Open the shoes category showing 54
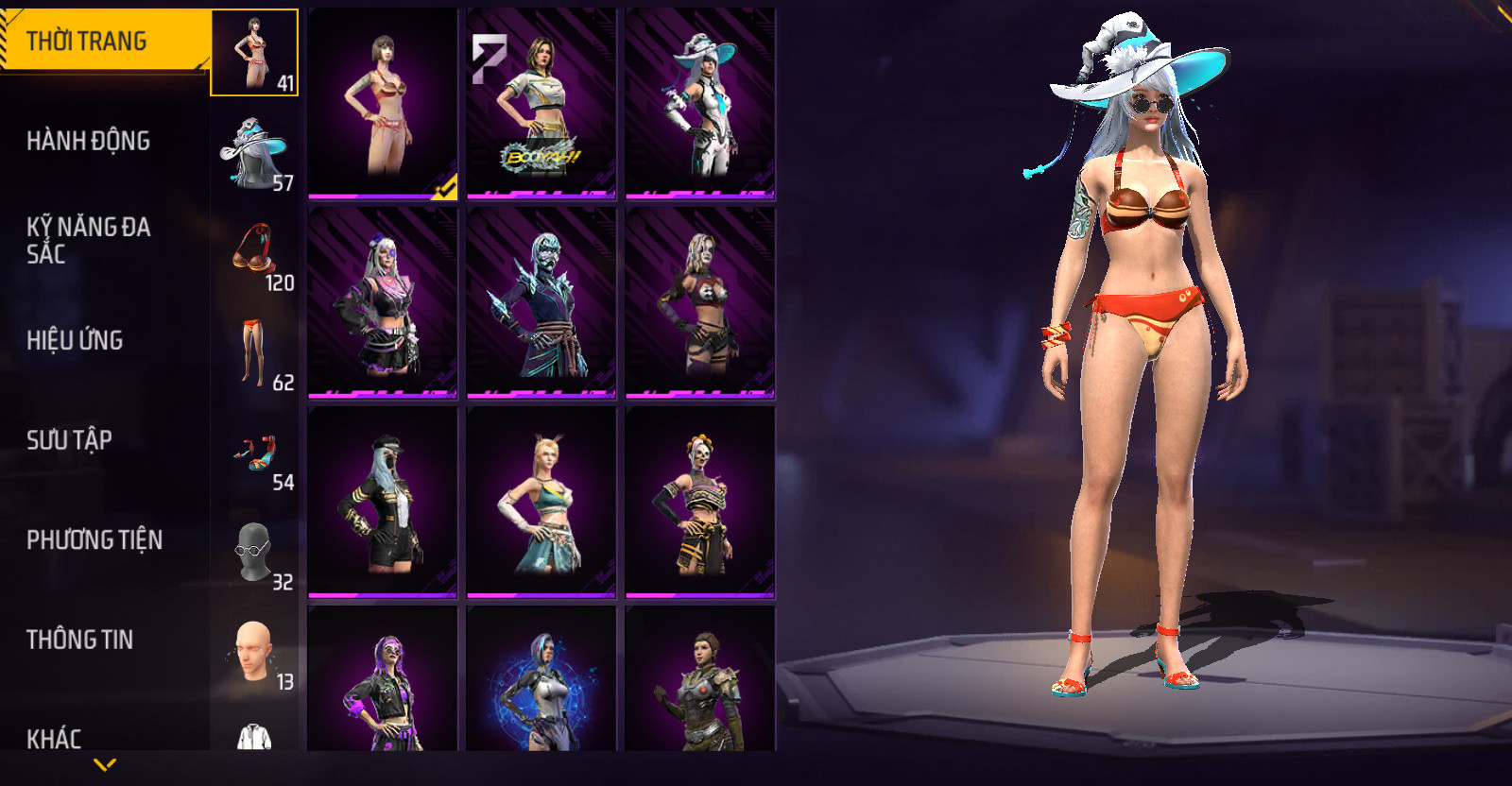Image resolution: width=1512 pixels, height=786 pixels. 254,453
